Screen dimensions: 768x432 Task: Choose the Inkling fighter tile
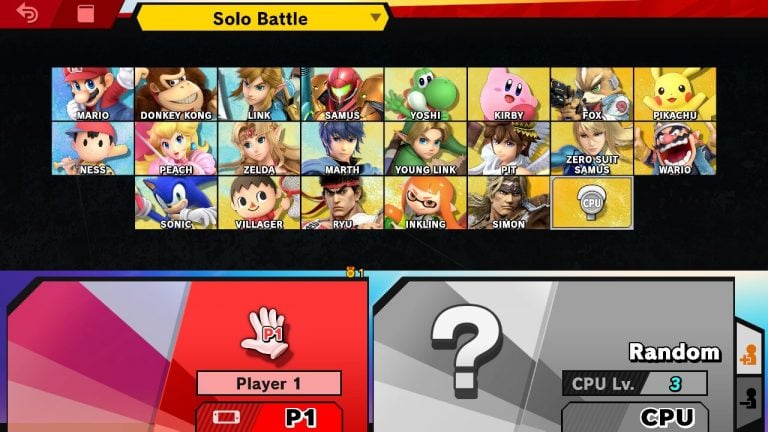[x=425, y=203]
